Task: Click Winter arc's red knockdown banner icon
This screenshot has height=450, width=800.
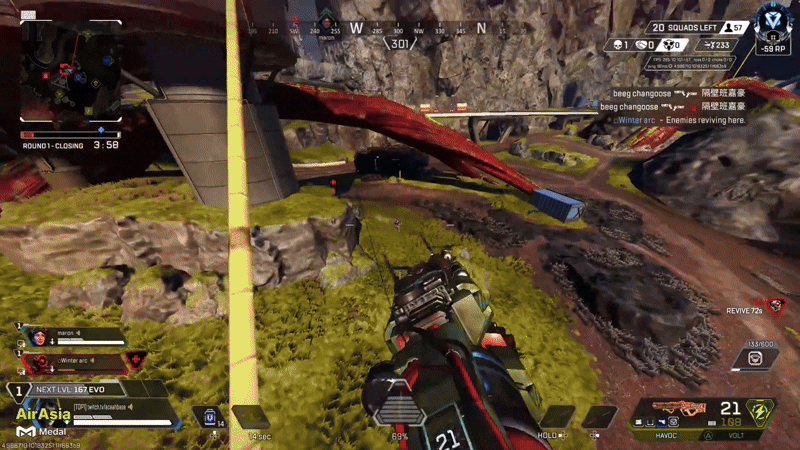Action: pos(134,358)
